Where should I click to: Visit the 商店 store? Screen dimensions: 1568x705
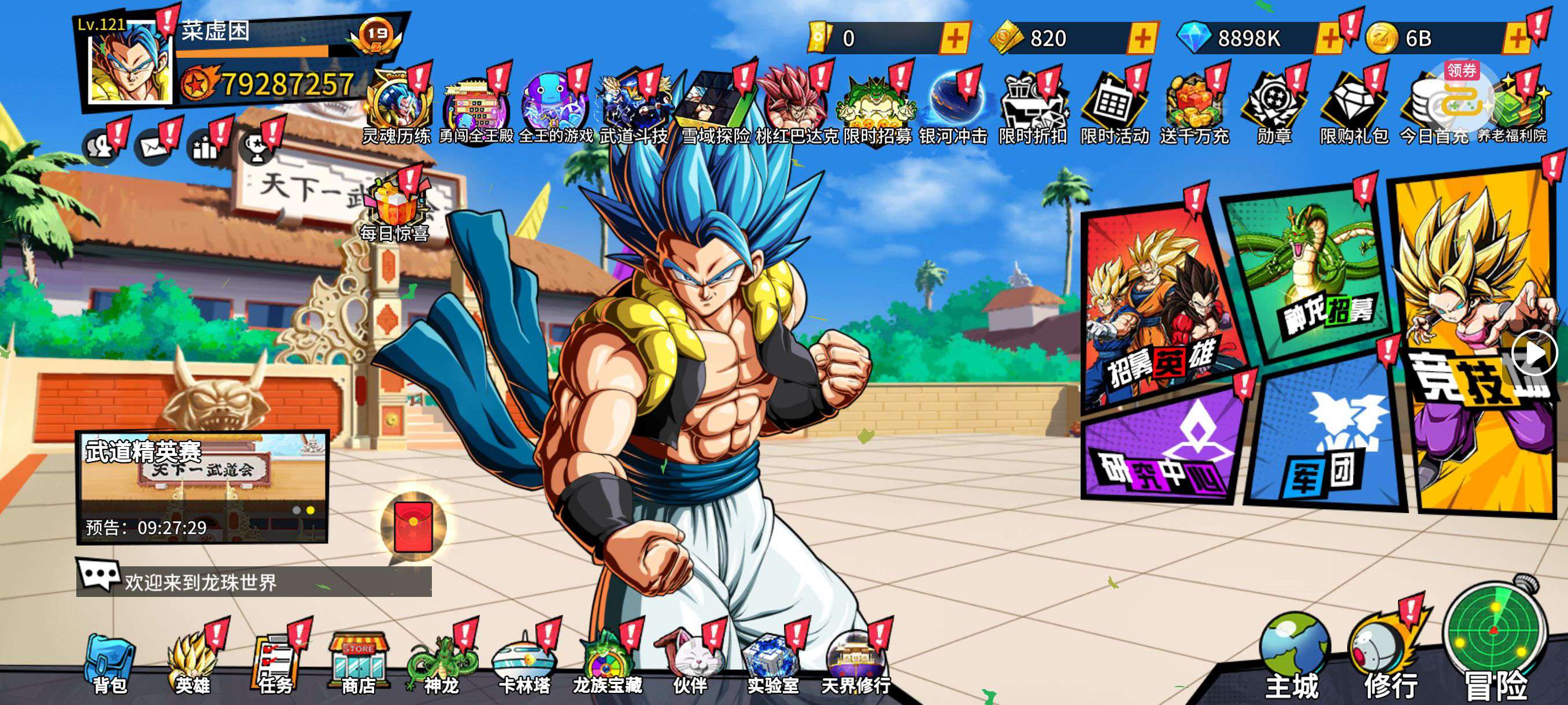point(358,664)
